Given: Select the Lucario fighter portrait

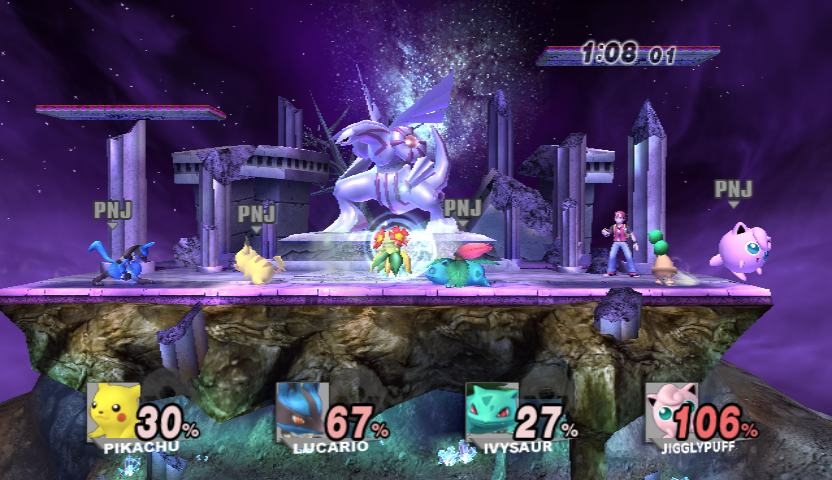Looking at the screenshot, I should pos(301,411).
